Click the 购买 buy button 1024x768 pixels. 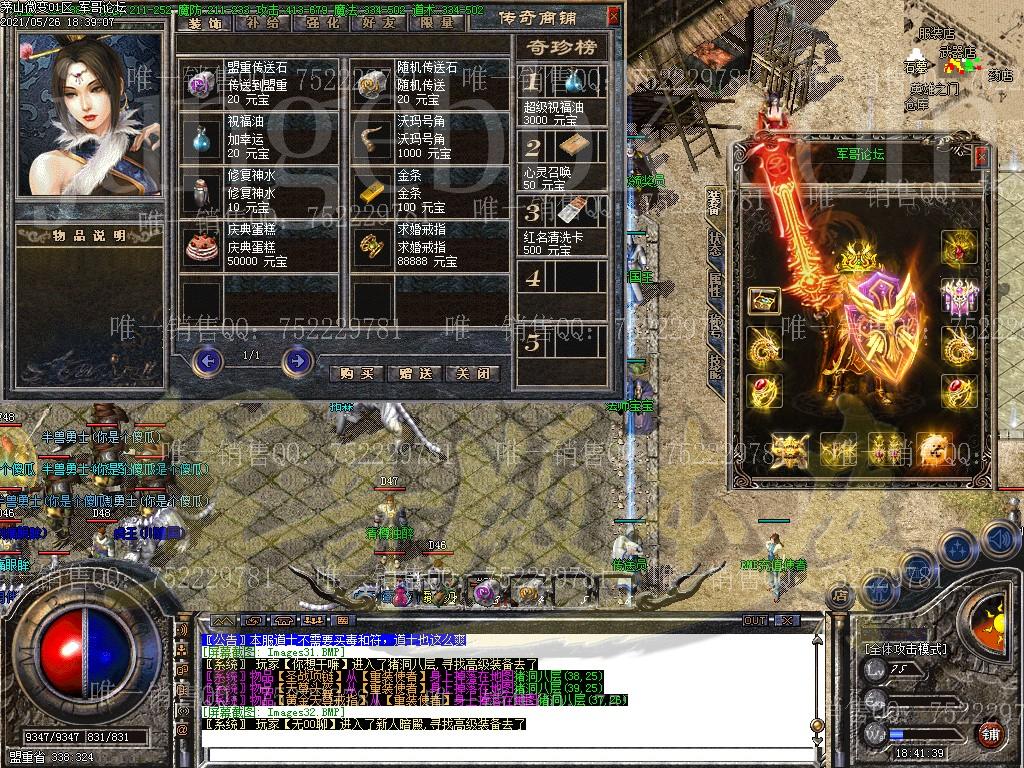356,373
